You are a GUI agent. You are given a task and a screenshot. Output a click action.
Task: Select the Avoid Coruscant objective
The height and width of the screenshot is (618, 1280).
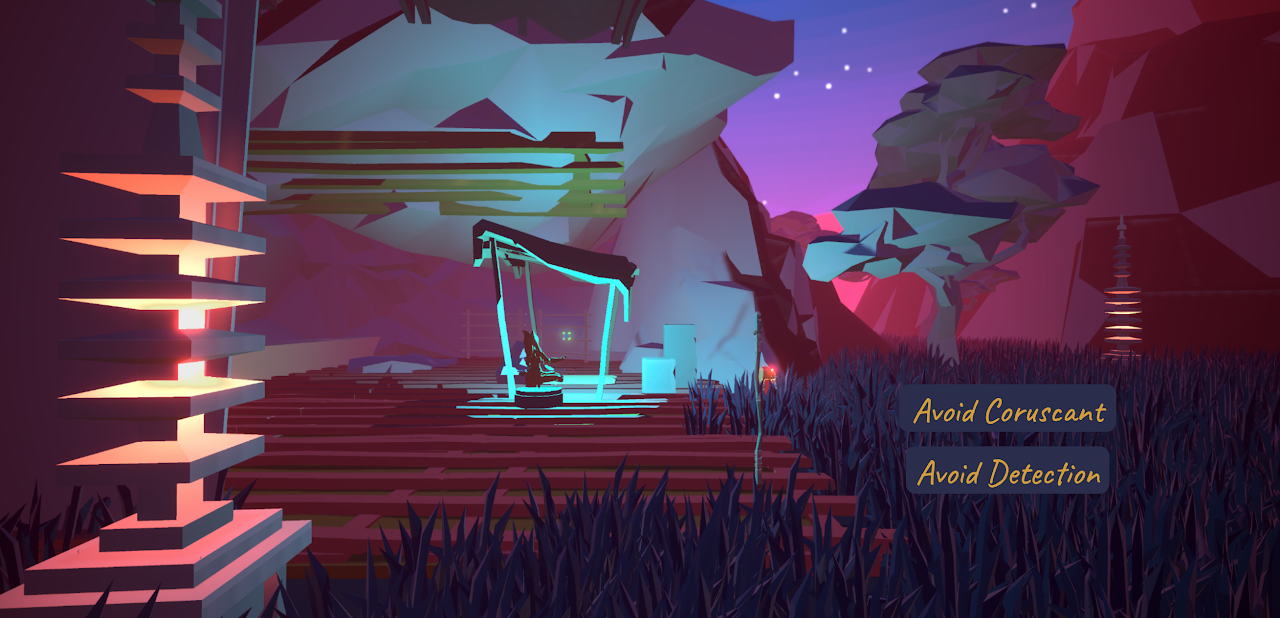tap(1007, 409)
